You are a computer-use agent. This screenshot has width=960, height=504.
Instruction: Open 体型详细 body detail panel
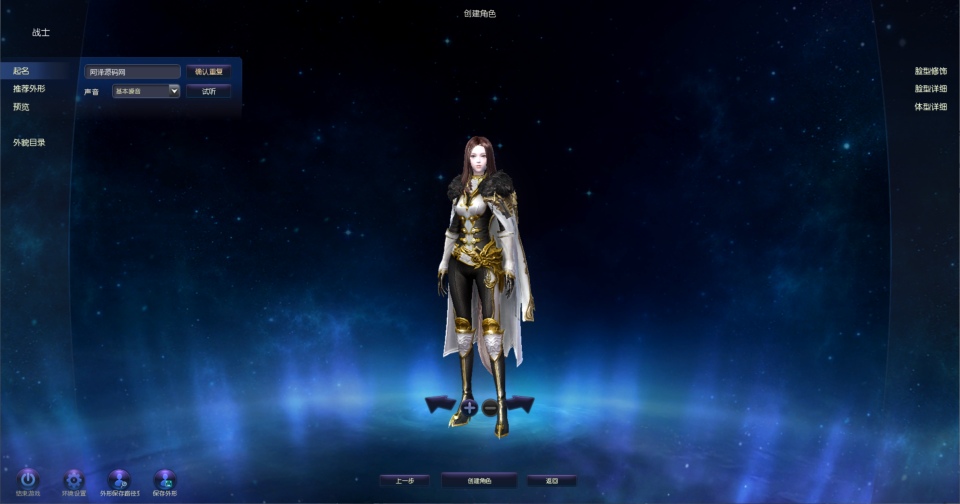(x=930, y=107)
